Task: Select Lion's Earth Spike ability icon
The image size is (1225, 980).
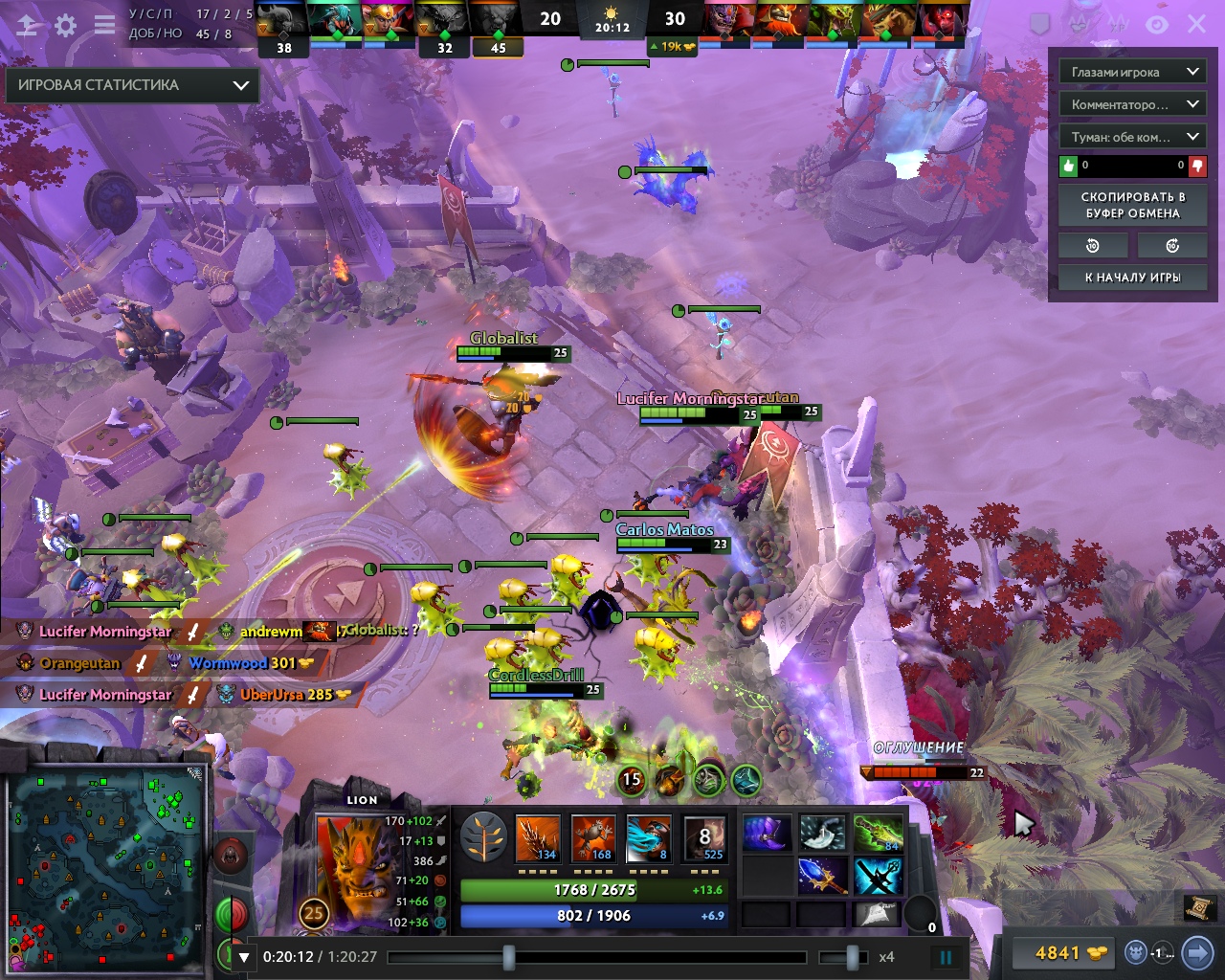Action: 537,838
